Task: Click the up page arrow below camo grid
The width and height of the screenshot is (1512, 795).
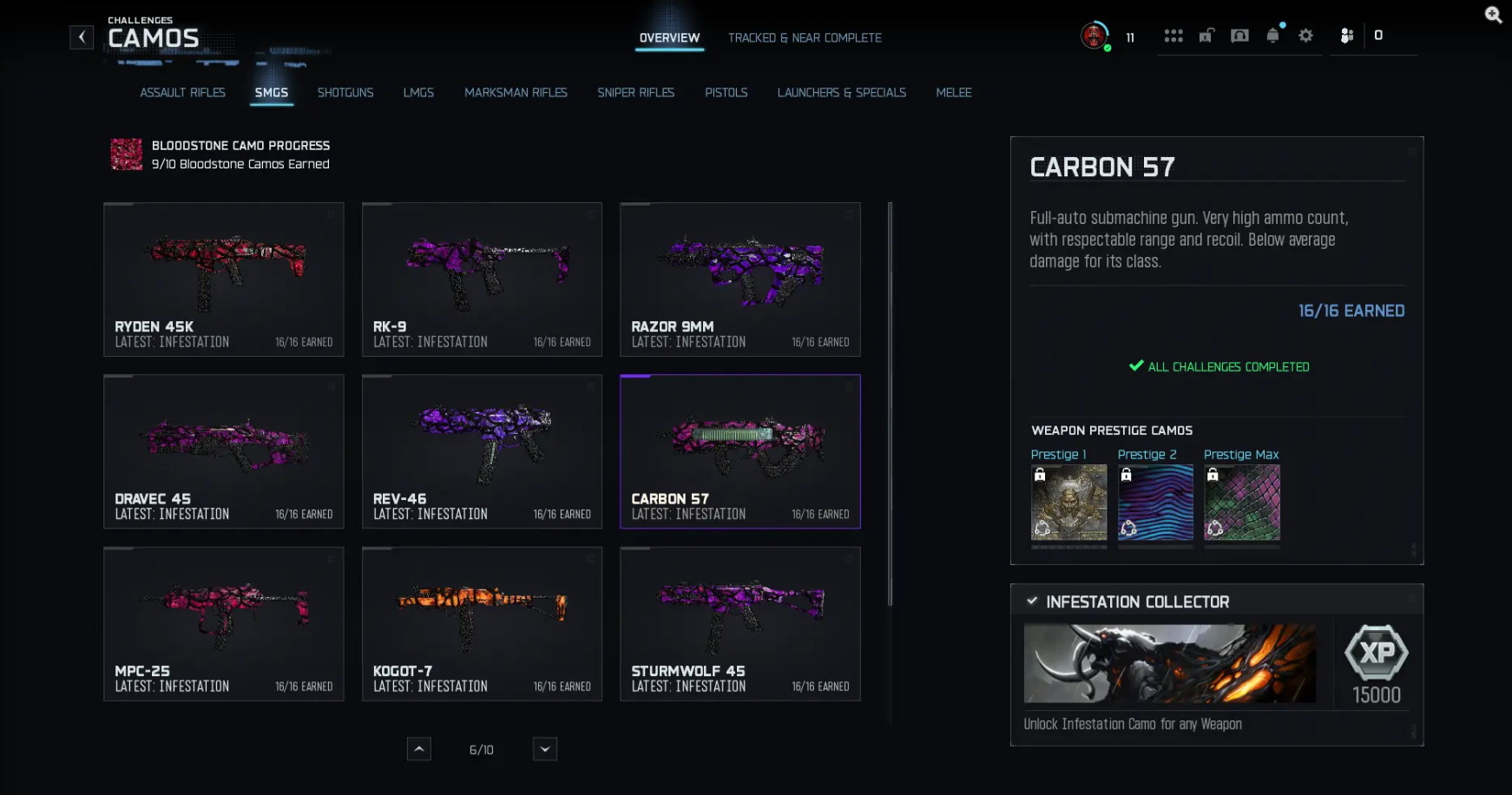Action: click(419, 748)
